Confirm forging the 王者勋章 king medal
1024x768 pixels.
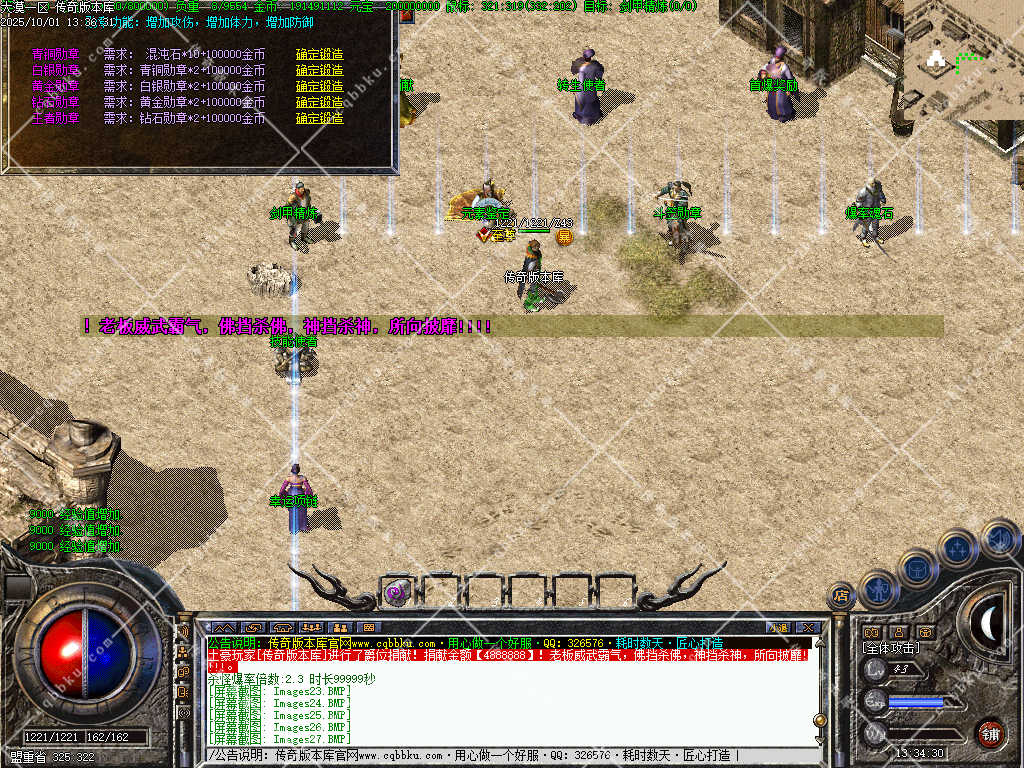(319, 118)
